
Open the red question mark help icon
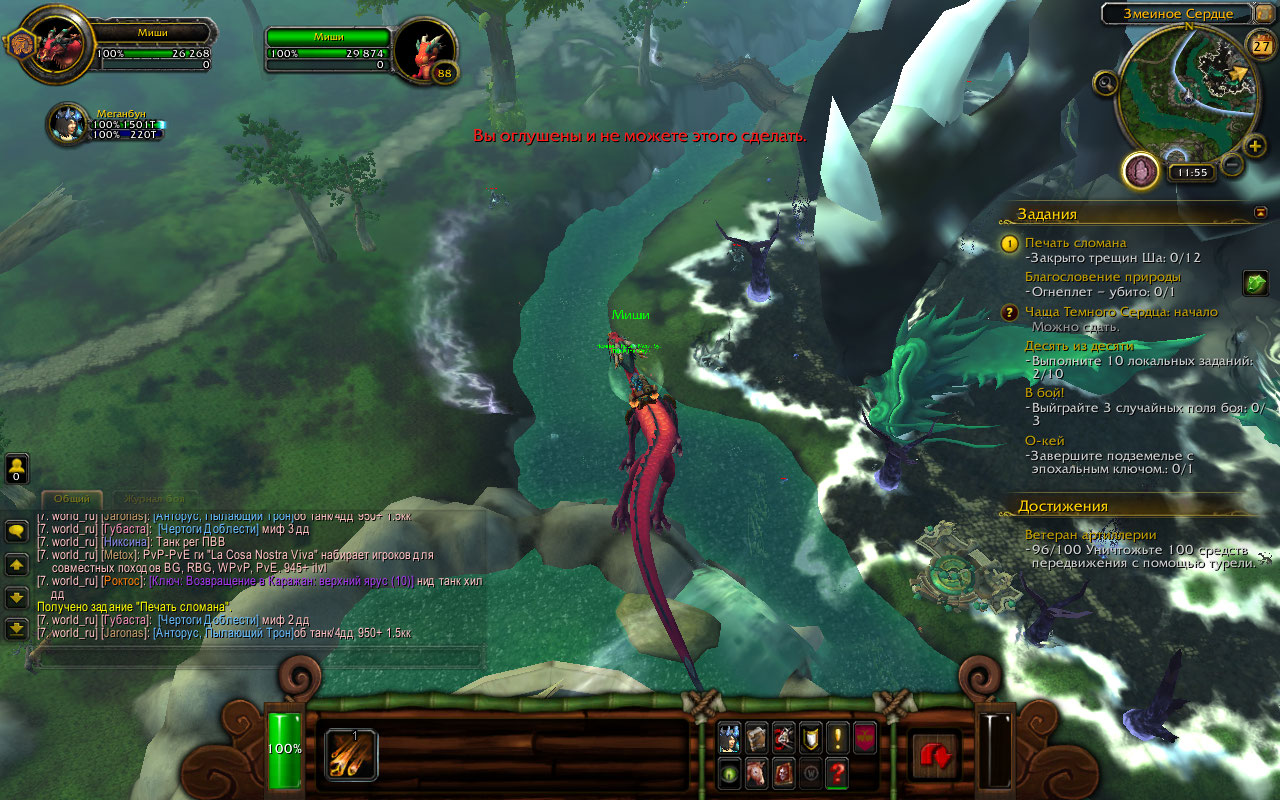click(x=838, y=773)
